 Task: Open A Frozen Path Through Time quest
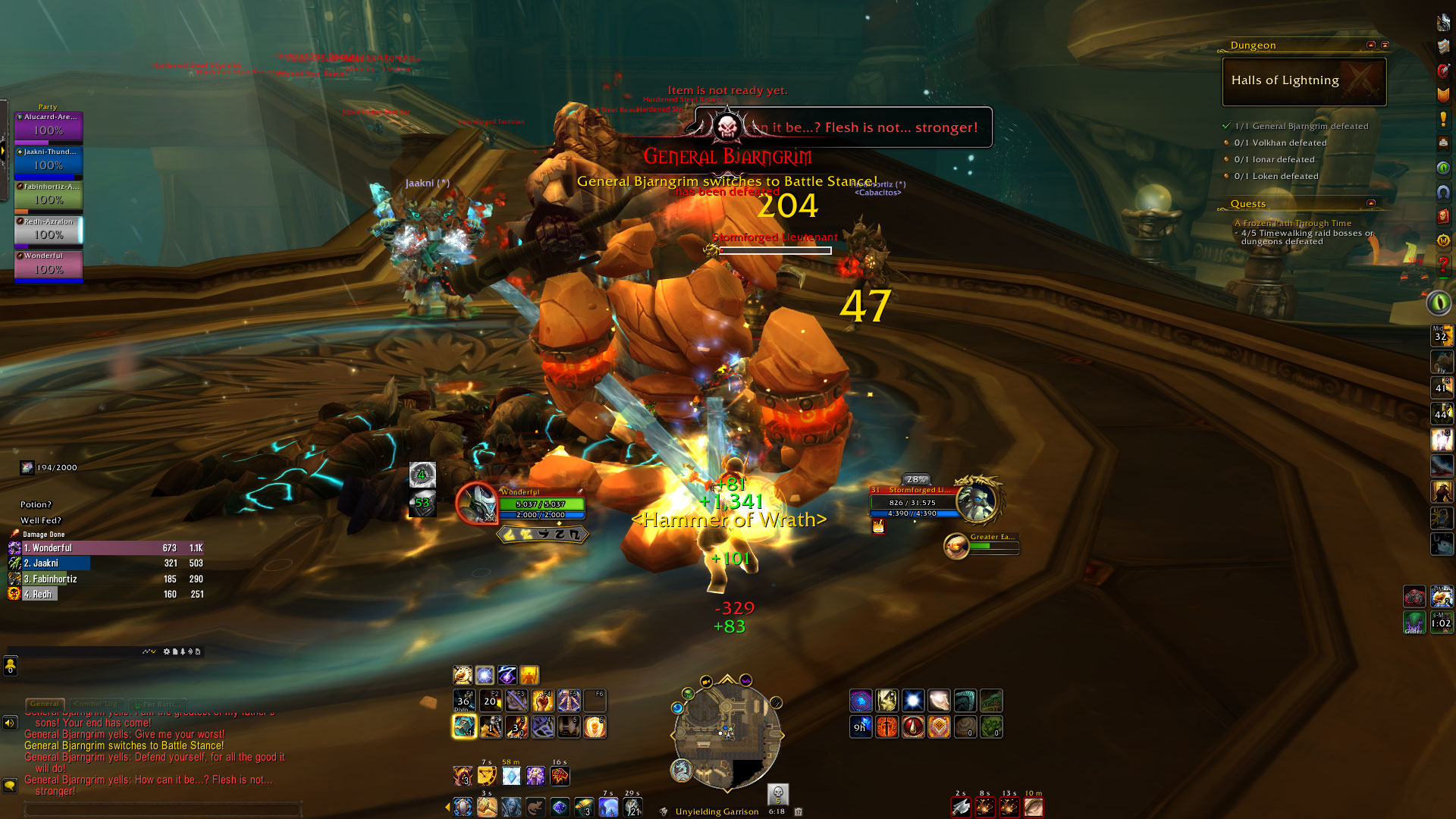[x=1292, y=224]
